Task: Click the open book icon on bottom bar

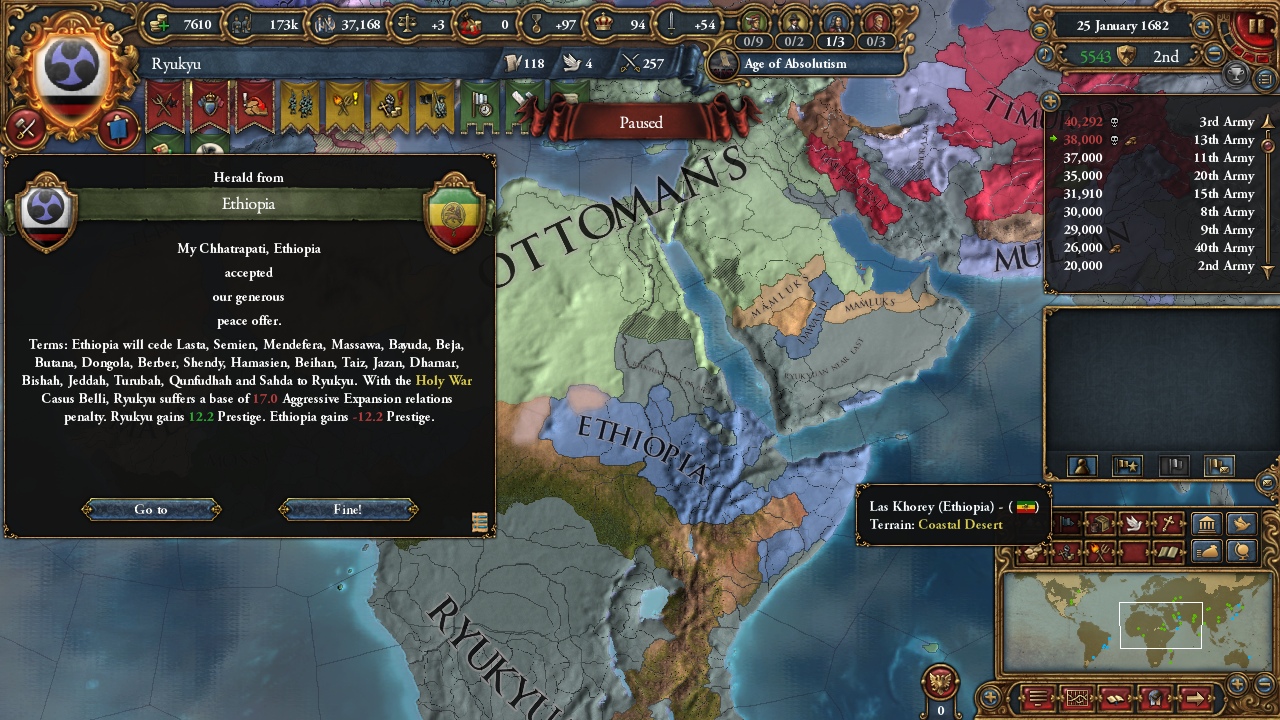Action: click(x=1114, y=697)
